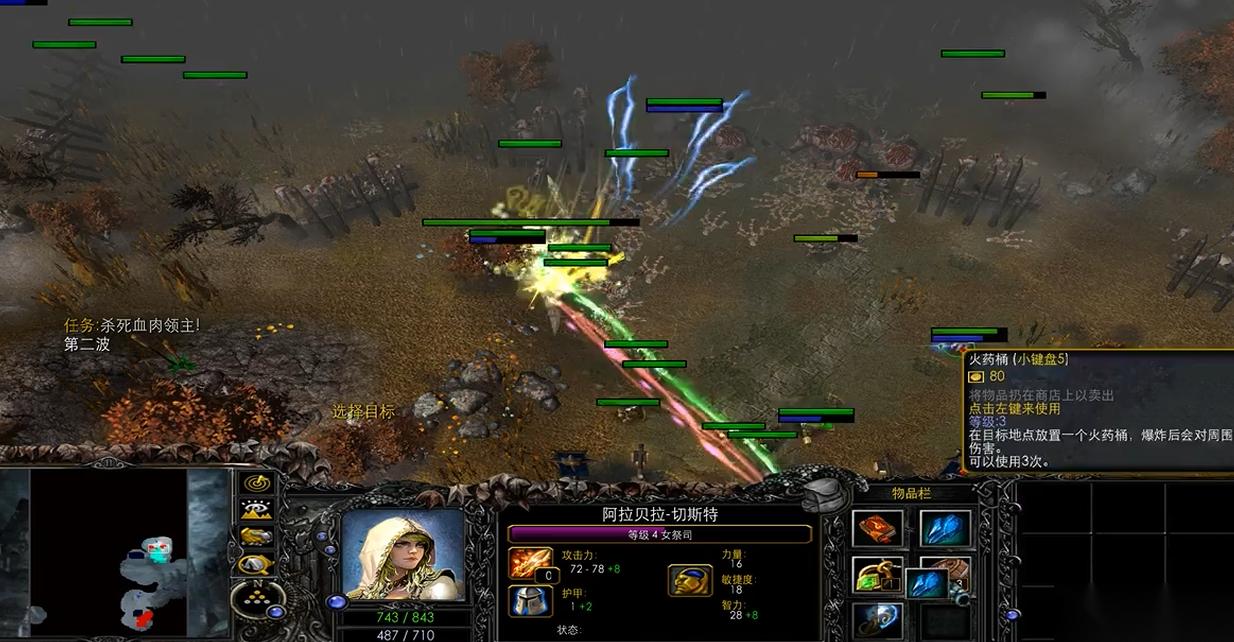Click the helmet armor icon
Image resolution: width=1234 pixels, height=642 pixels.
pyautogui.click(x=530, y=600)
